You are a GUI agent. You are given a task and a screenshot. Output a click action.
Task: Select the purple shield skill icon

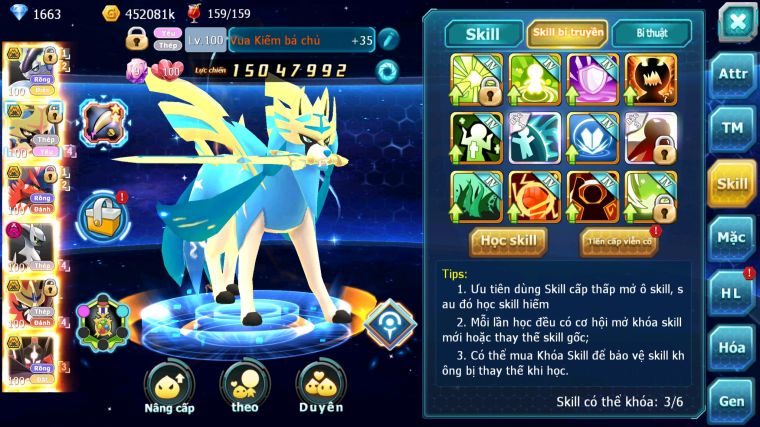(593, 78)
